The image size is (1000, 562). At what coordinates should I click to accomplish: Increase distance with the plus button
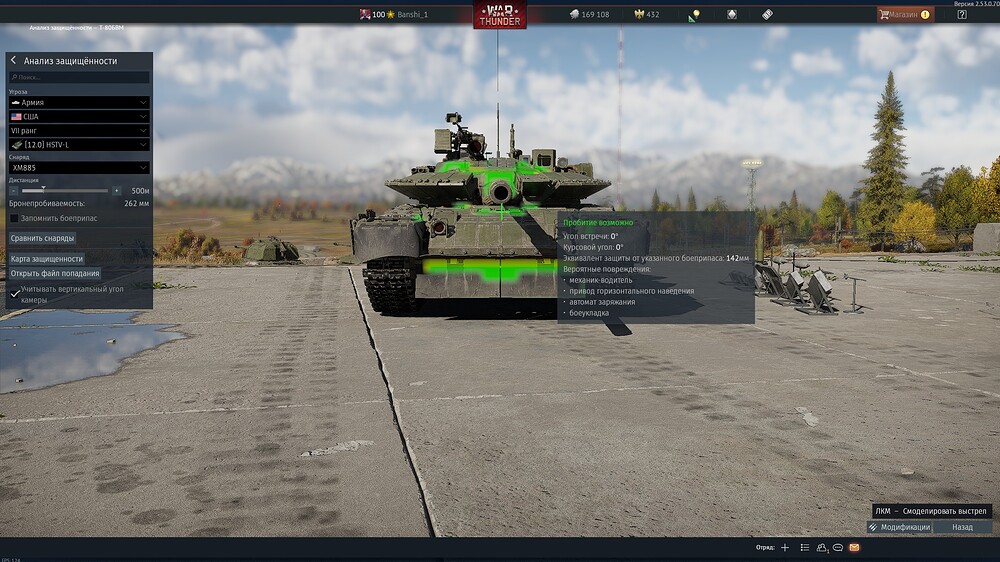[x=117, y=190]
